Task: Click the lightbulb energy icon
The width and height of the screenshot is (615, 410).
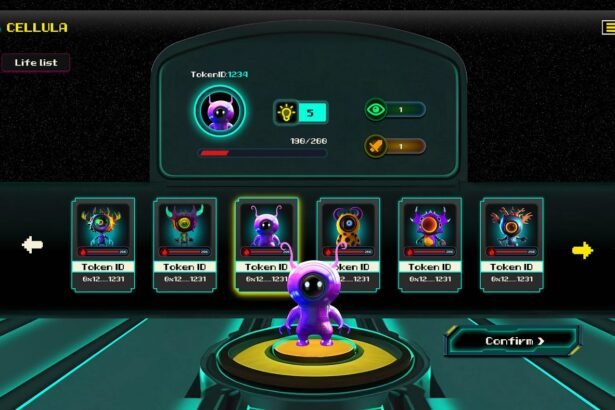Action: coord(286,112)
